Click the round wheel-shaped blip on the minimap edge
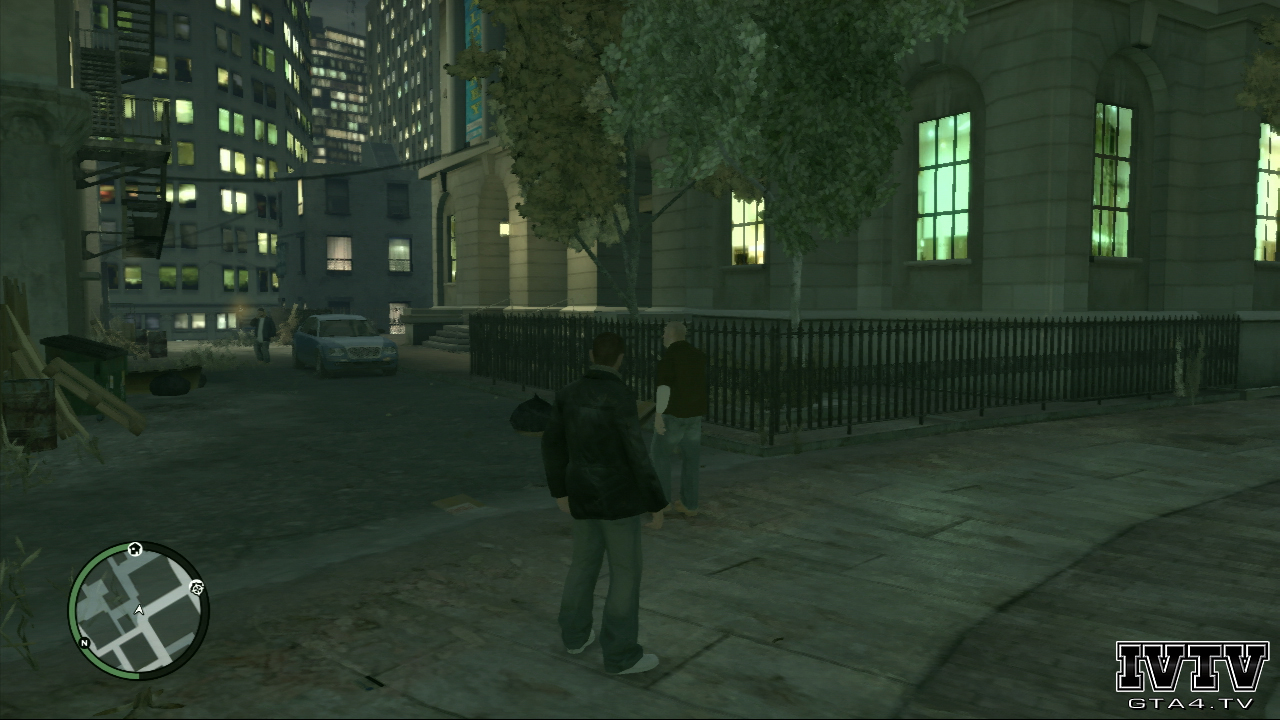 (x=196, y=587)
